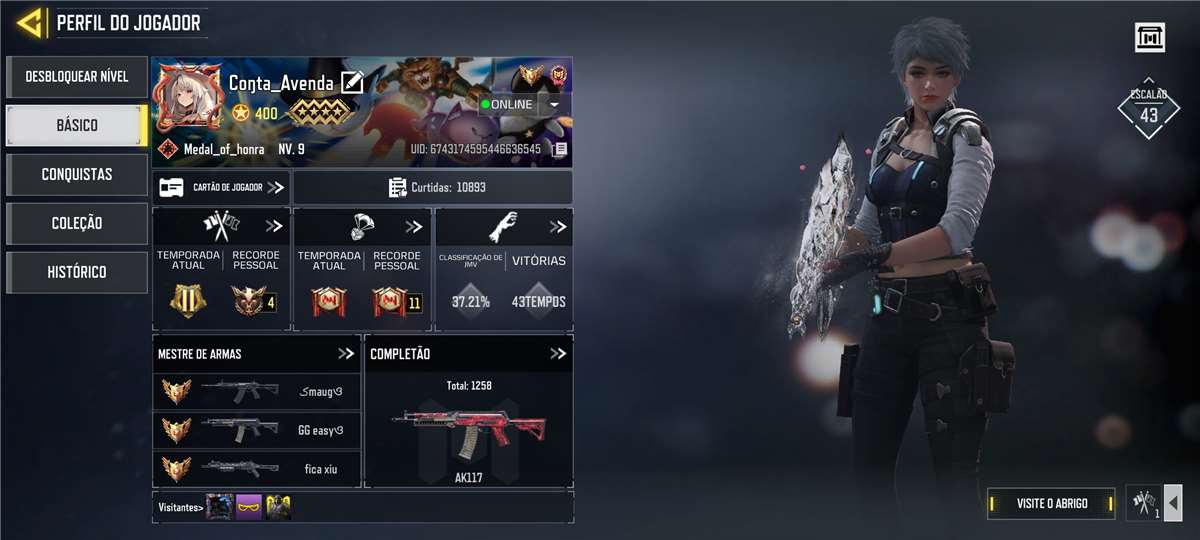Open the Online status dropdown
Screen dimensions: 1200x540
pos(555,104)
